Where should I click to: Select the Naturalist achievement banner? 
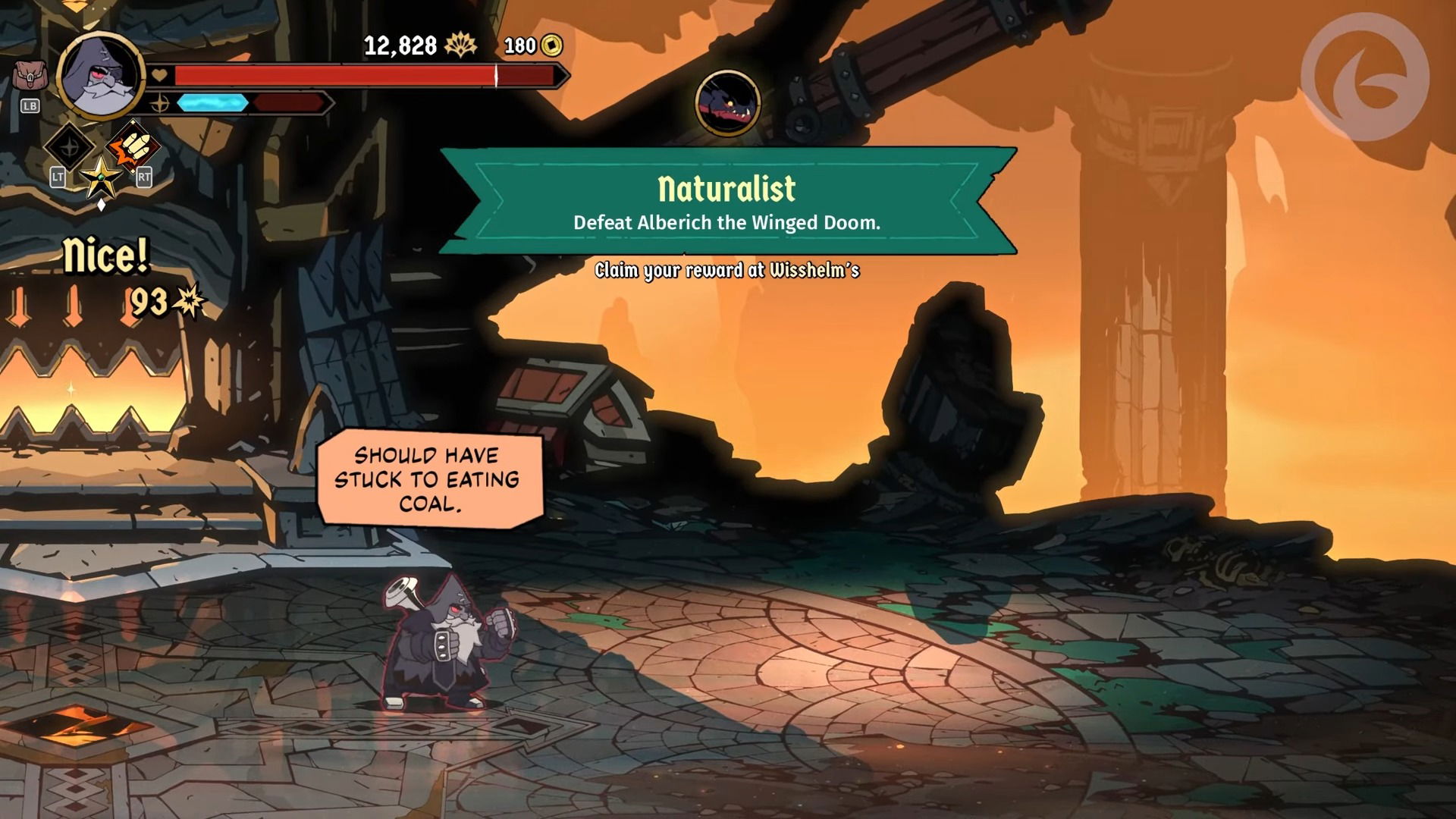[x=726, y=202]
